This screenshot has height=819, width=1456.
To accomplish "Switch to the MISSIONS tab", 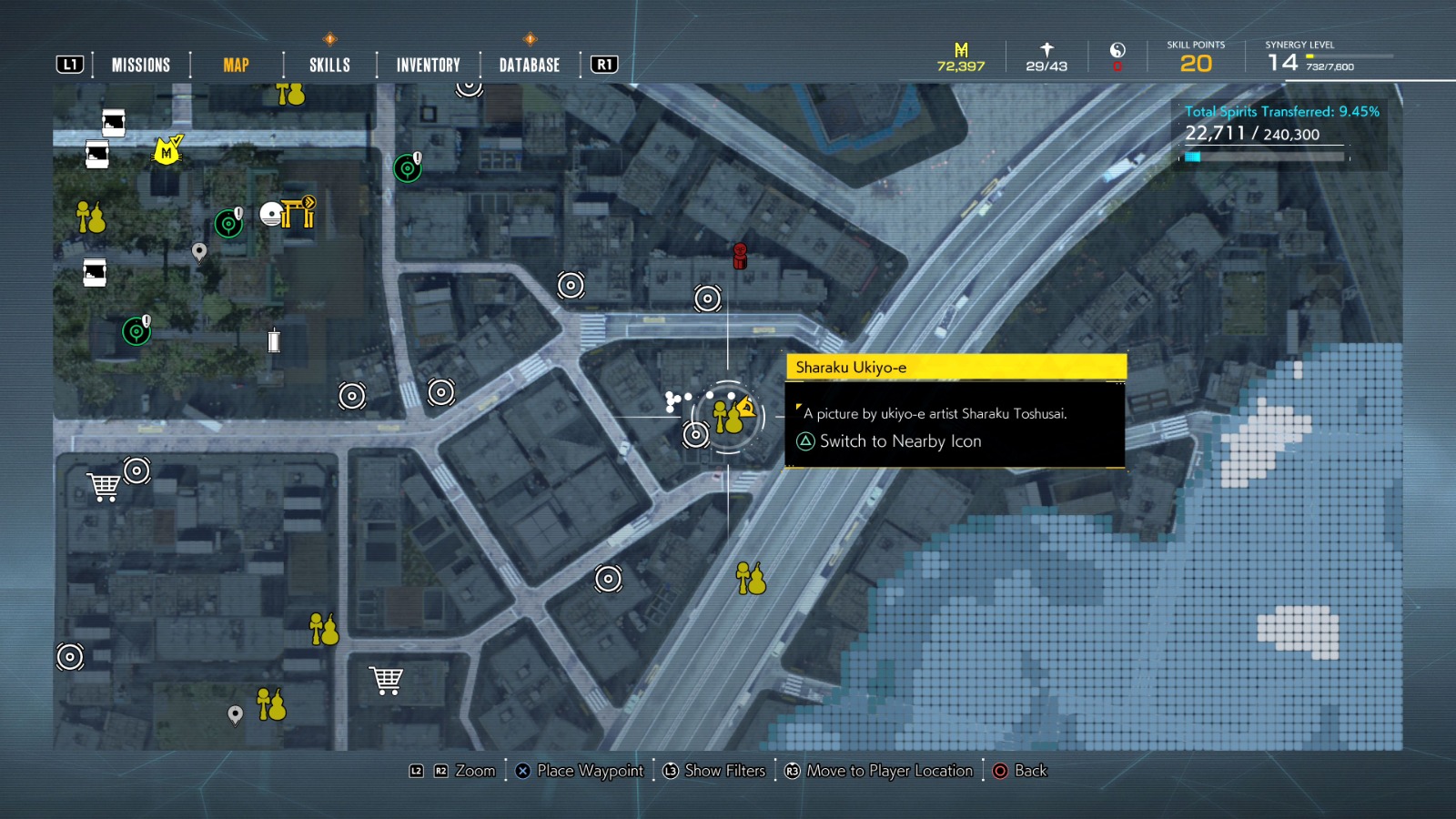I will click(140, 64).
